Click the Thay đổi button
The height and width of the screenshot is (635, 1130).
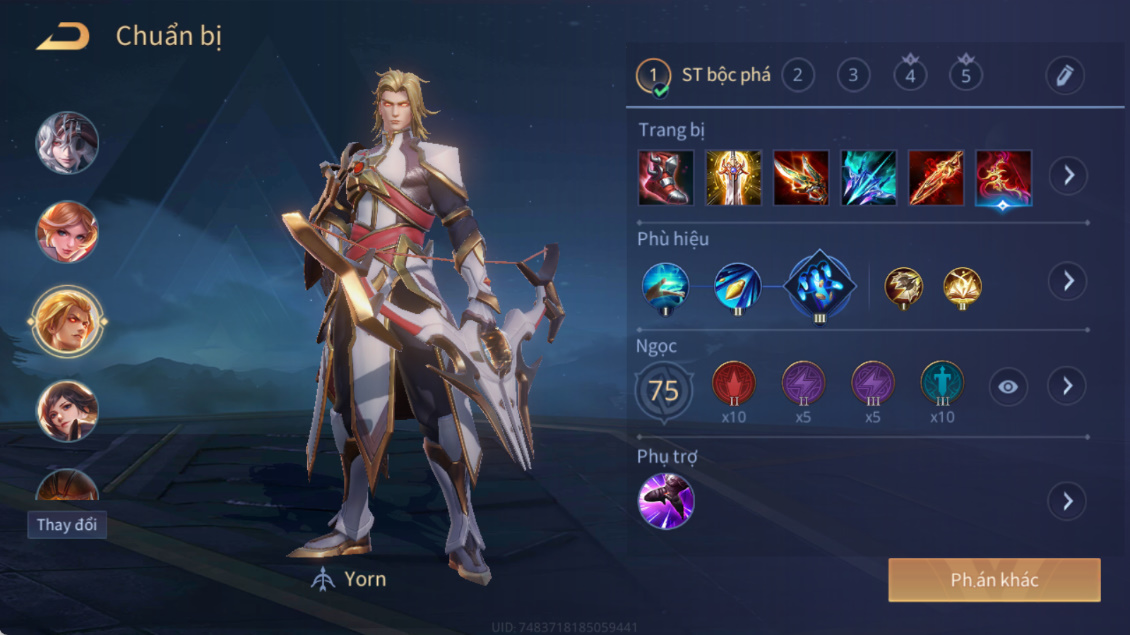tap(67, 525)
